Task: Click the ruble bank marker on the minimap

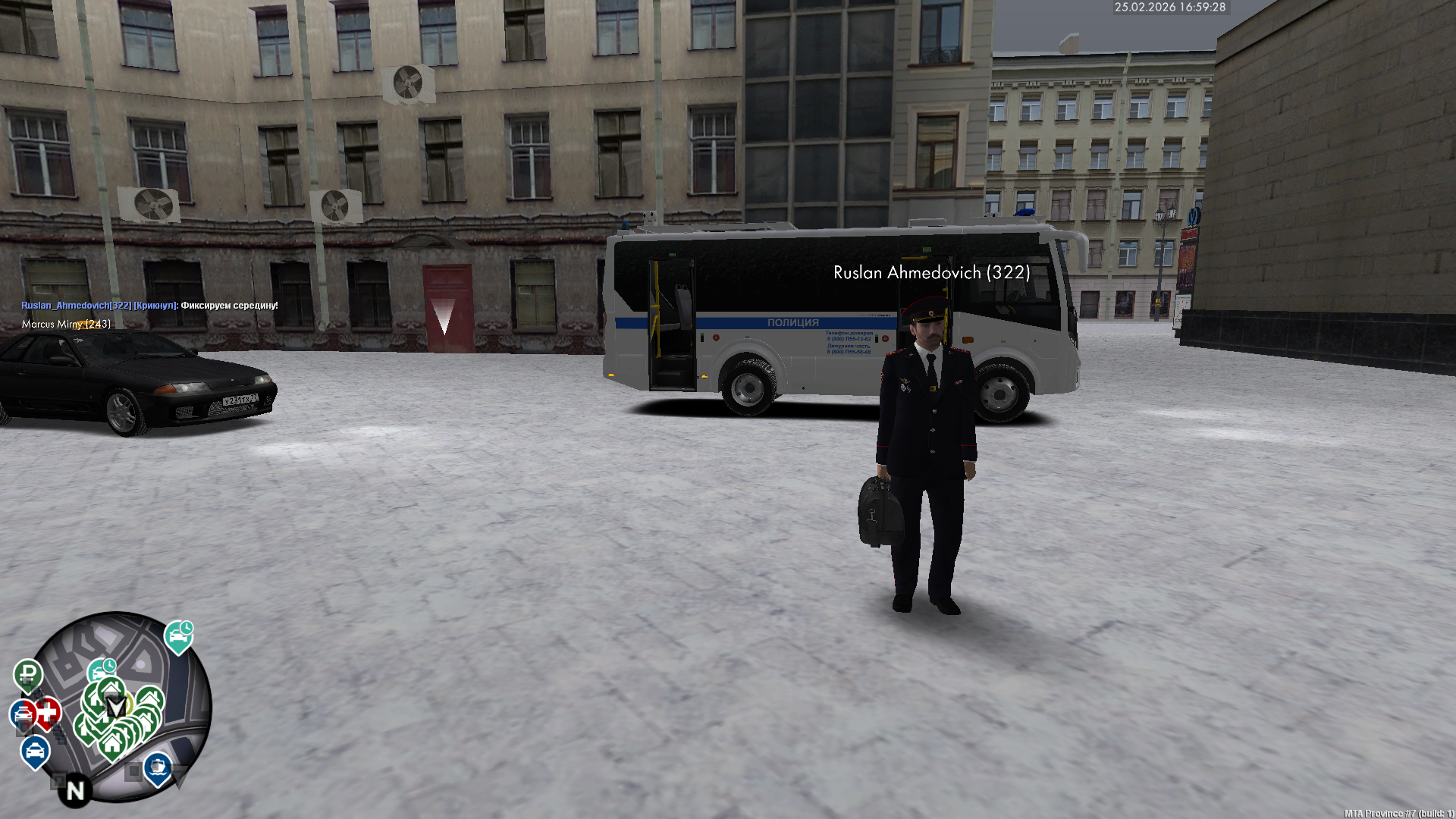Action: (28, 673)
